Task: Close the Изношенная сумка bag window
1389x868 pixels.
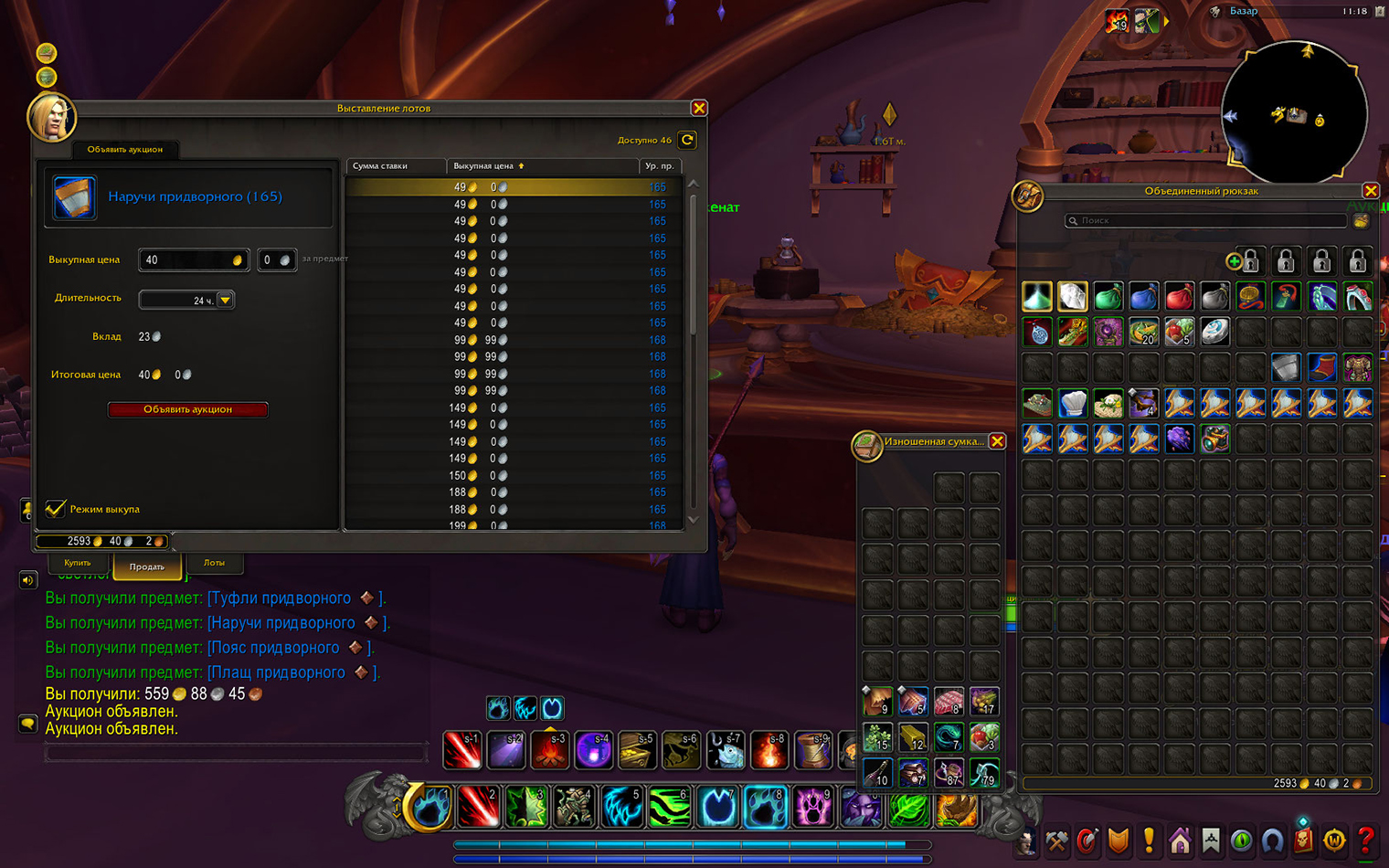Action: tap(997, 441)
